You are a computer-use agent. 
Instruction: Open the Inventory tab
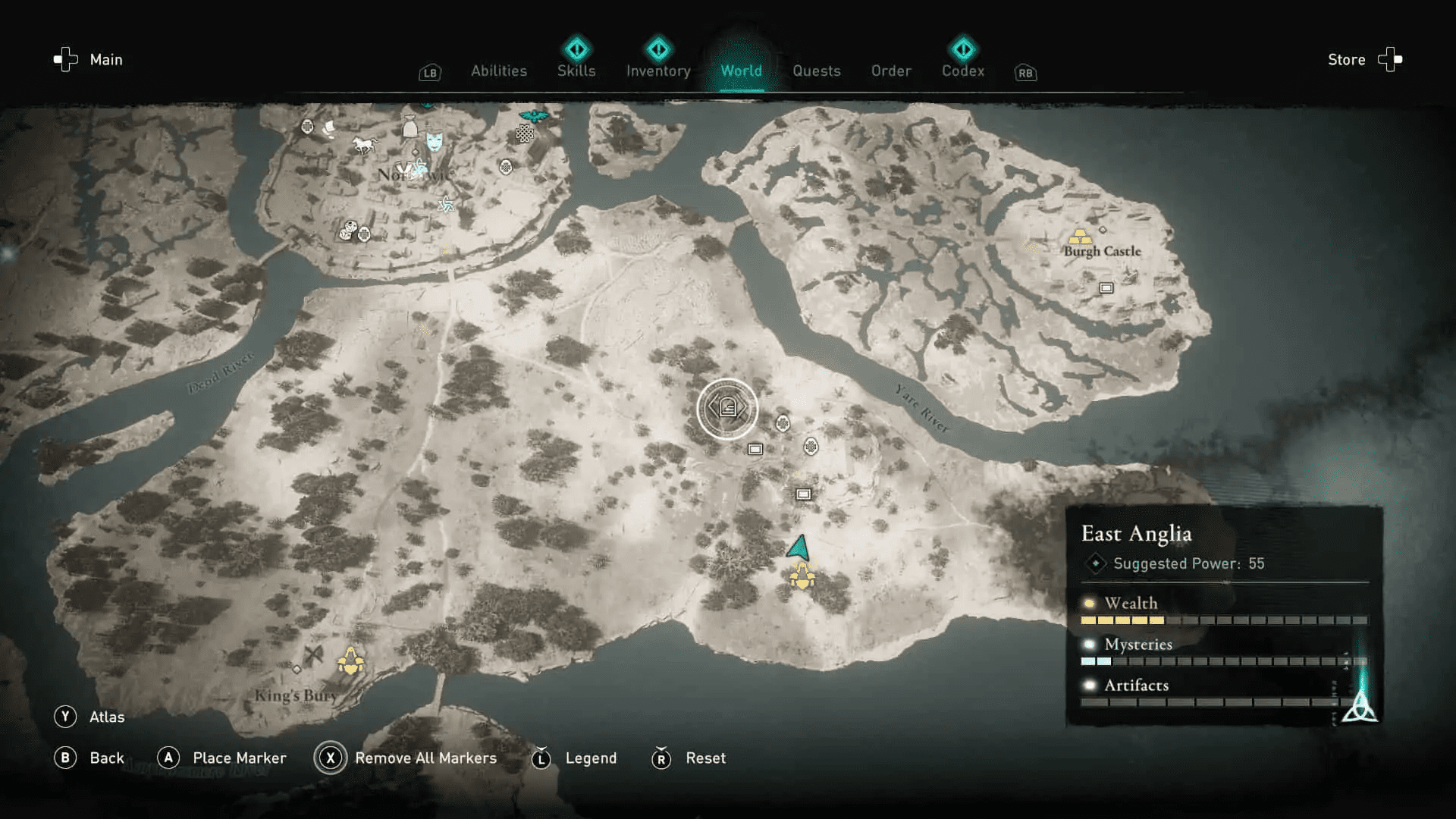coord(657,71)
